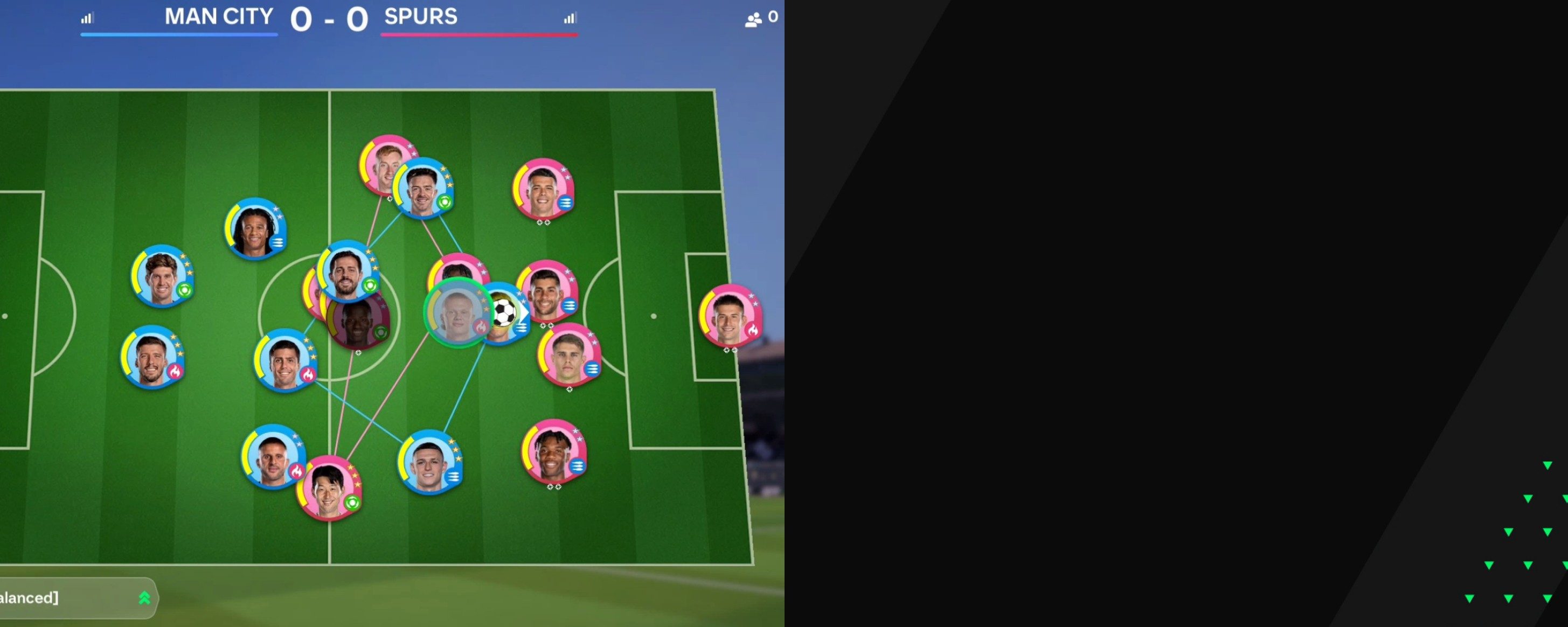The width and height of the screenshot is (1568, 627).
Task: Click the flame badge on Ruben Dias's portrait
Action: pos(177,371)
